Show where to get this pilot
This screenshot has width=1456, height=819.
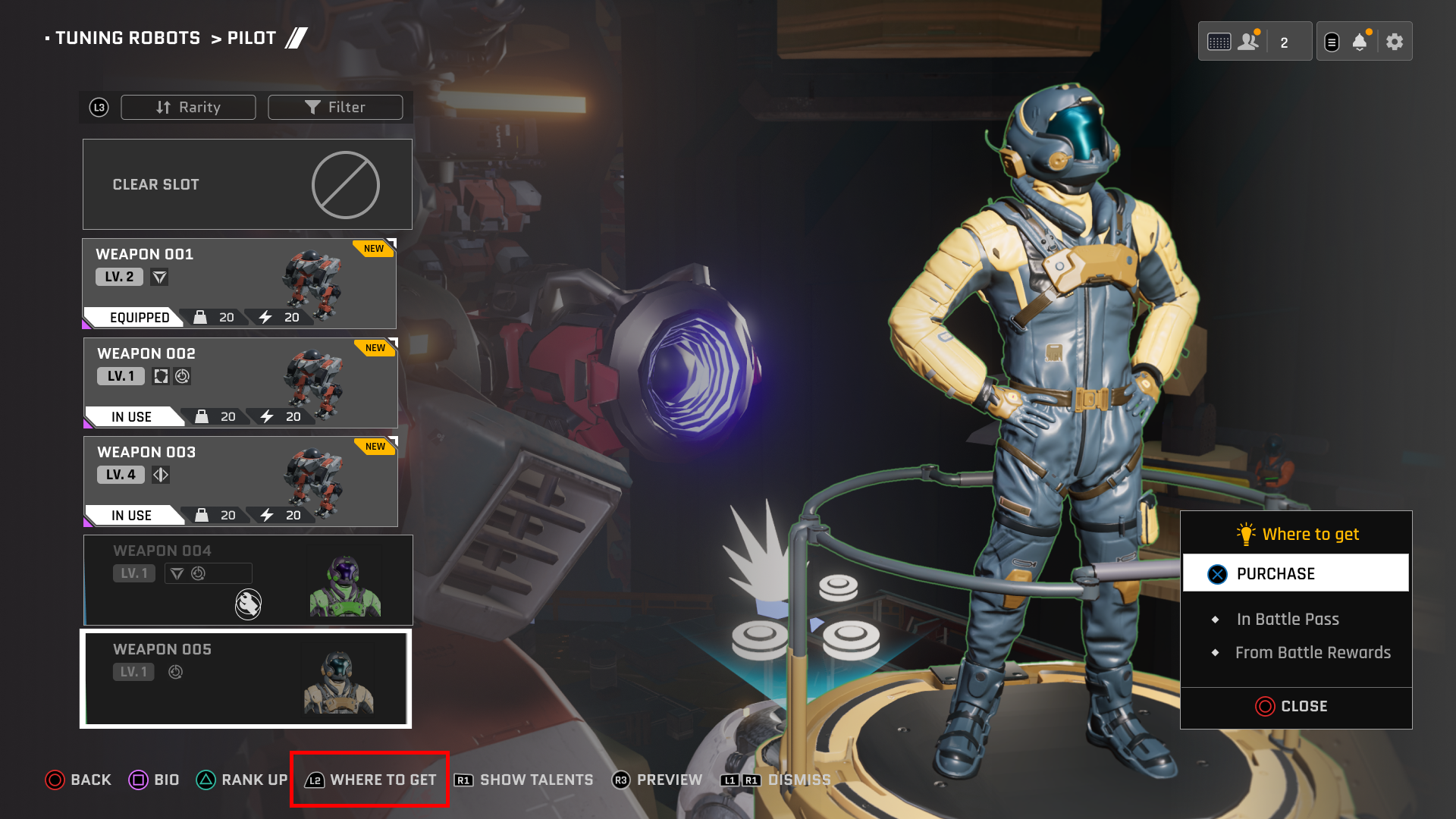click(370, 780)
